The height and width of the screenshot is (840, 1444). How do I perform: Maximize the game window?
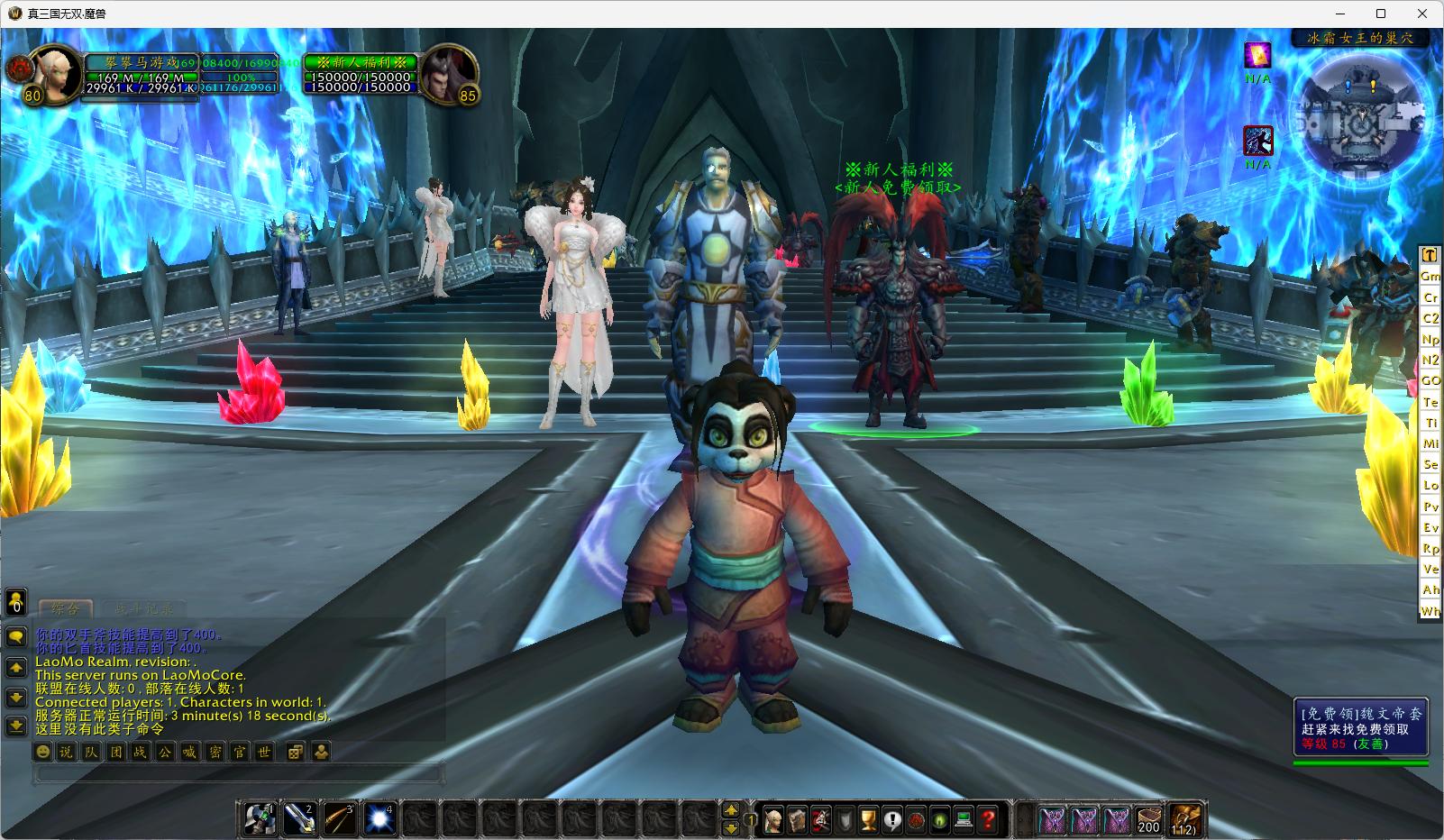[x=1381, y=14]
